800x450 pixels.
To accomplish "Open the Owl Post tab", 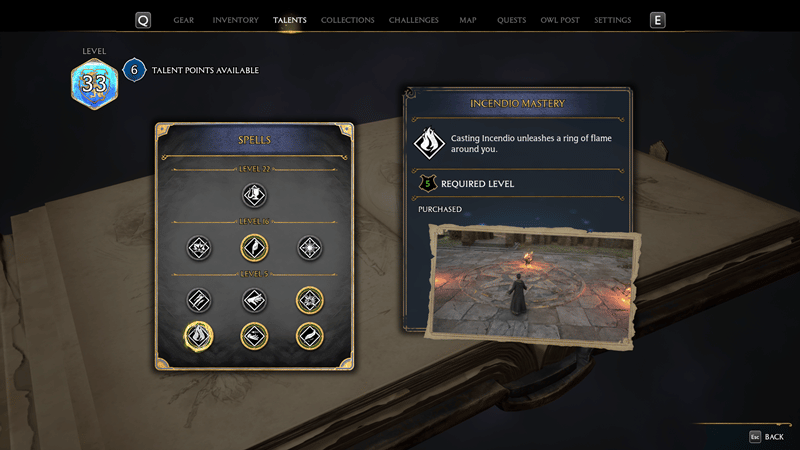I will pyautogui.click(x=561, y=20).
